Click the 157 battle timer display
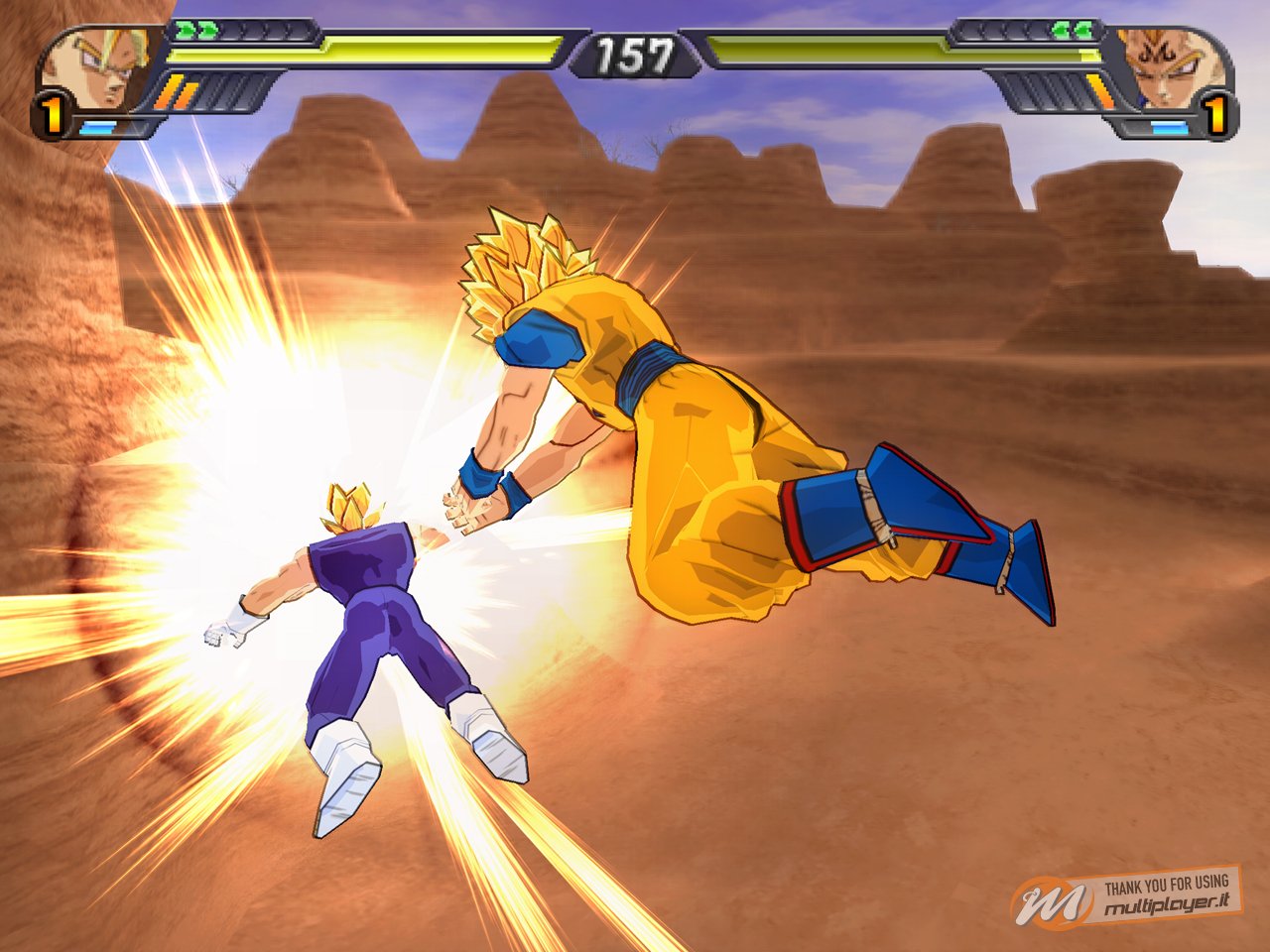The image size is (1270, 952). point(635,55)
